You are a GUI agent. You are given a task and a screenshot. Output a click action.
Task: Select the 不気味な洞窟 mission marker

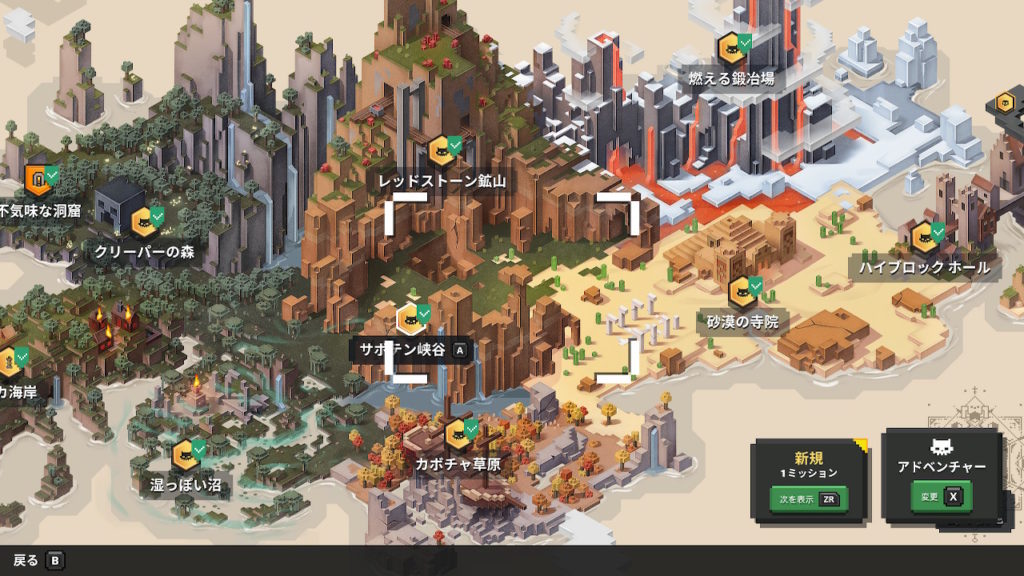(38, 181)
